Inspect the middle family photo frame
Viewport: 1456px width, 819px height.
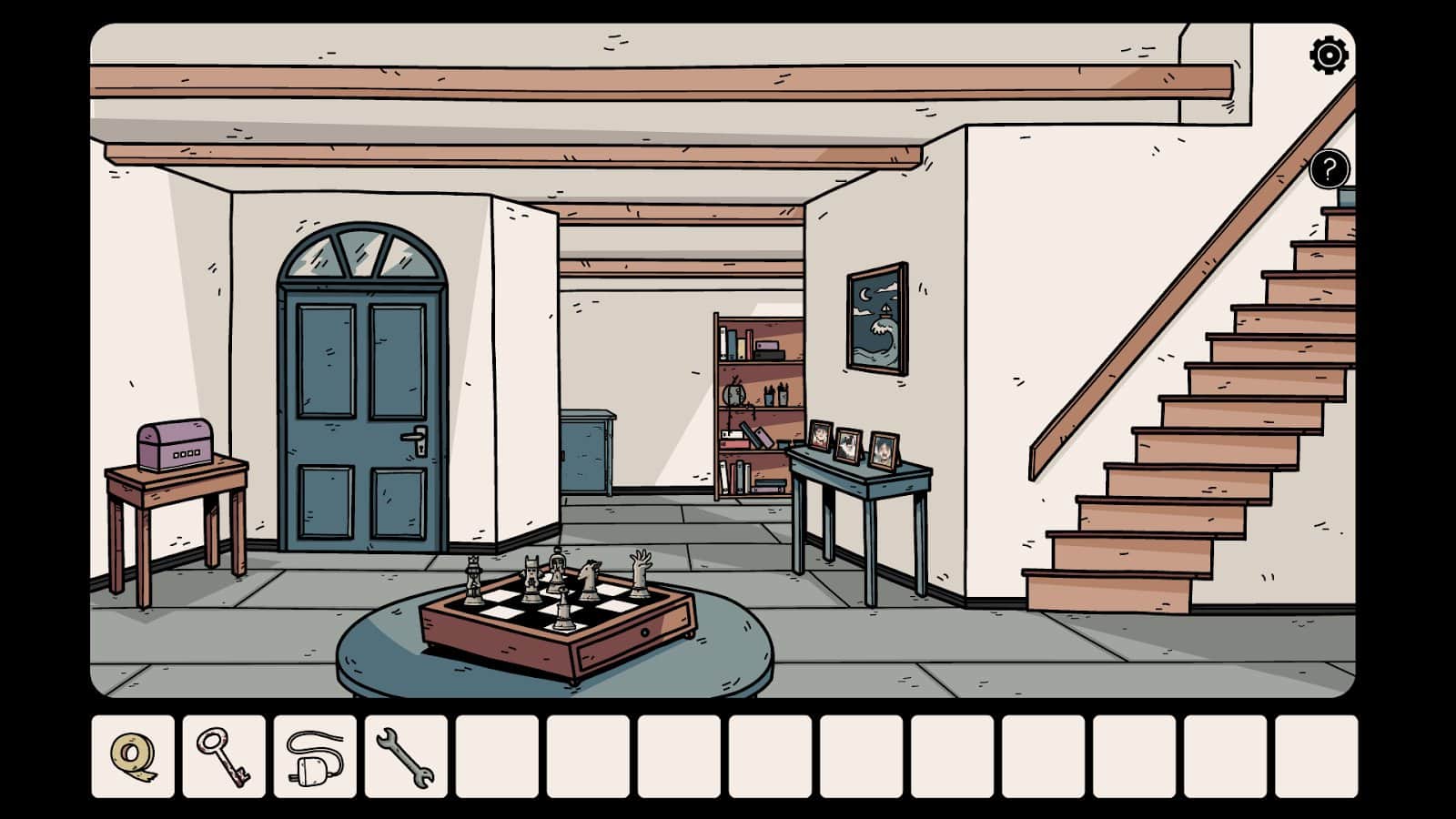tap(851, 444)
